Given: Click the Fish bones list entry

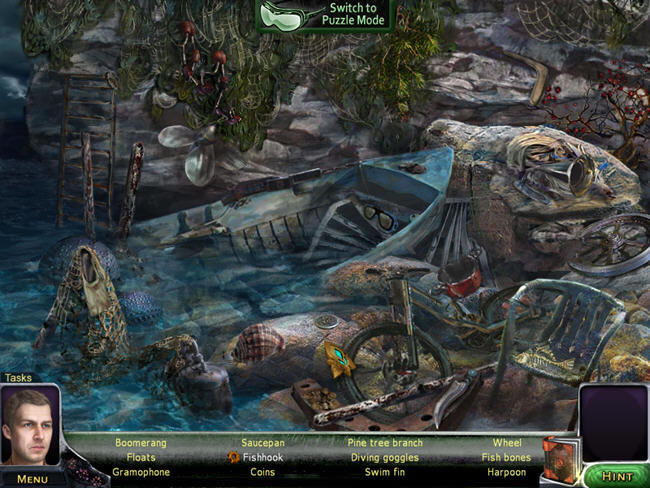Looking at the screenshot, I should point(506,457).
